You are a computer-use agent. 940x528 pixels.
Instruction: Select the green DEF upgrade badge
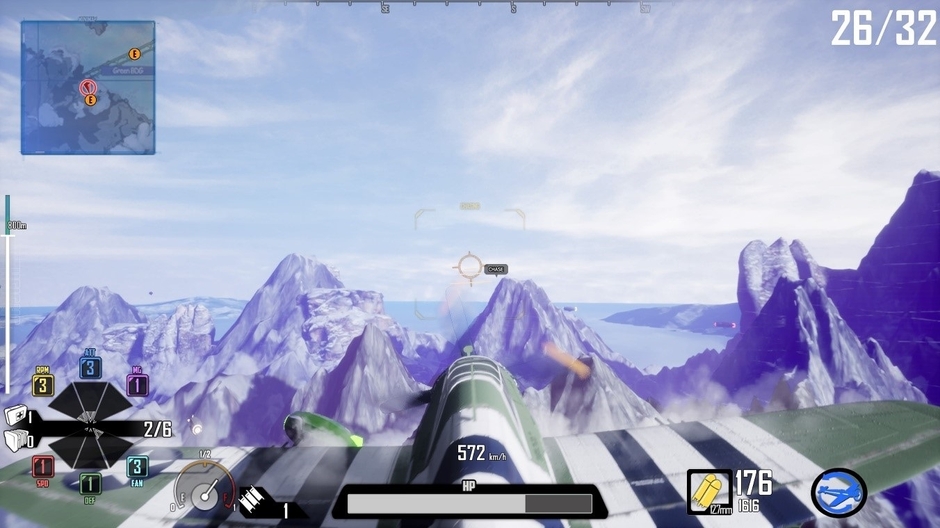click(x=90, y=485)
